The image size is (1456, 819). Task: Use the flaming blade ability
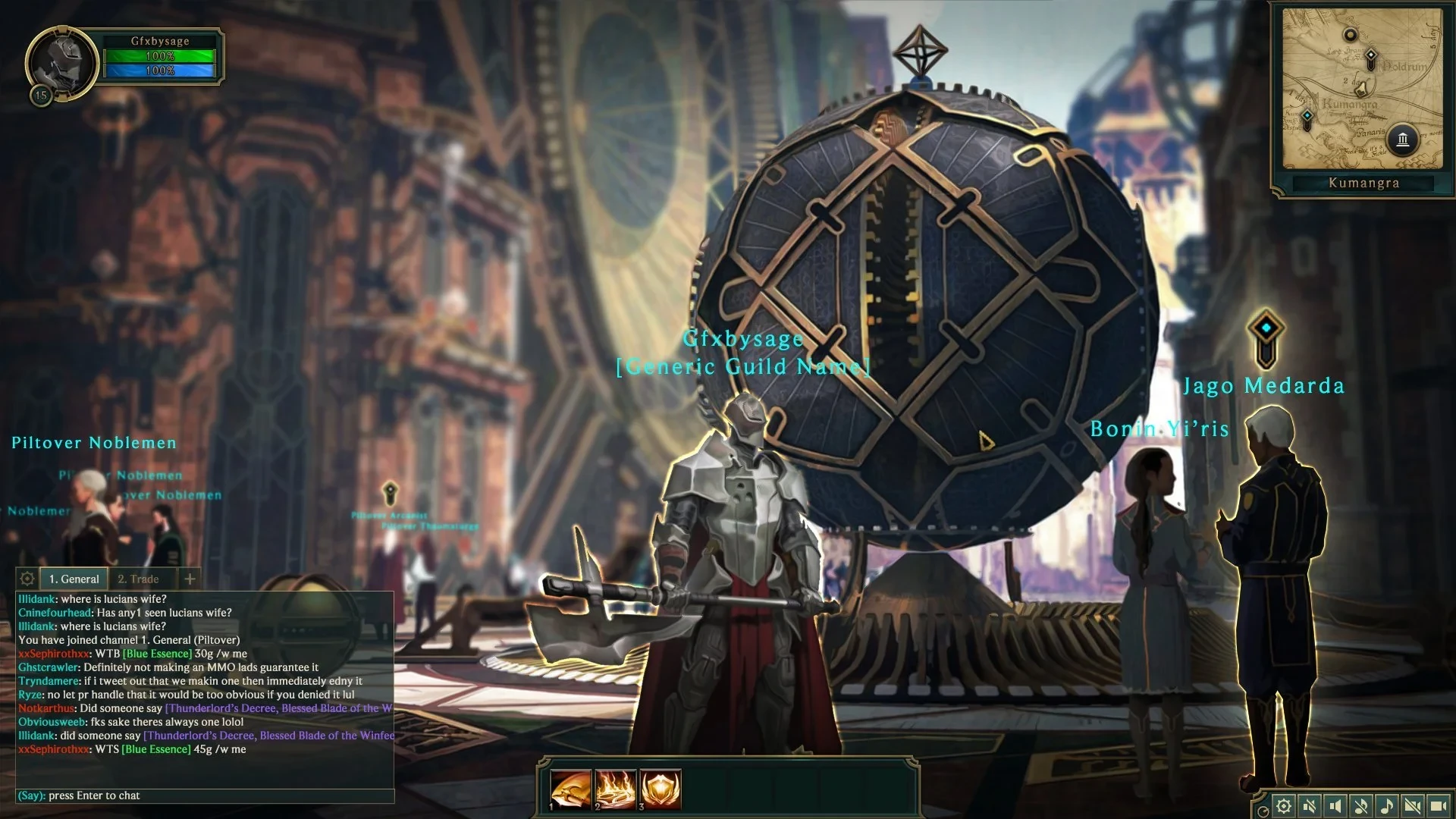pos(615,789)
